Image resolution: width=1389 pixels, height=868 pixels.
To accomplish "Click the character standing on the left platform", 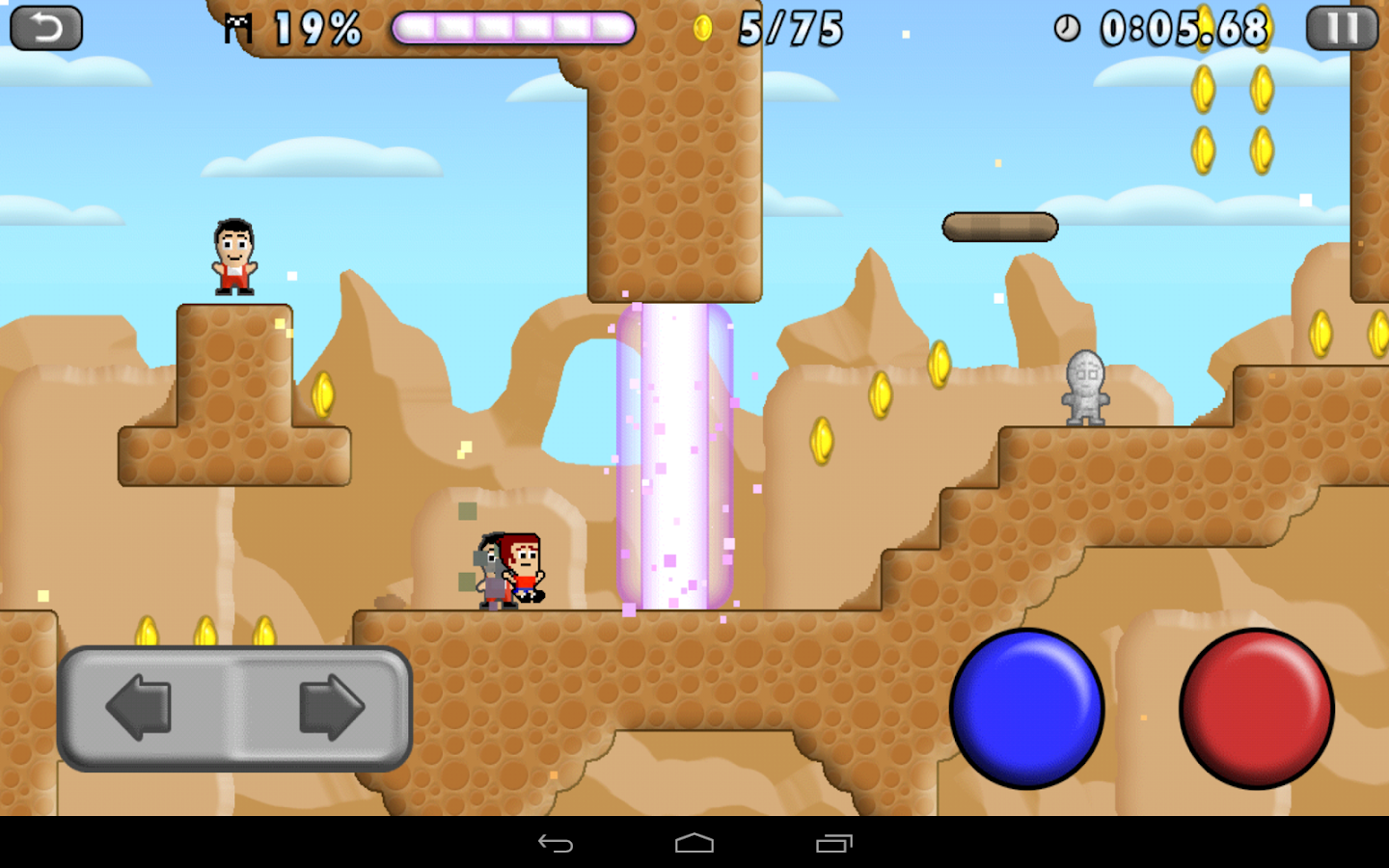I will tap(234, 254).
